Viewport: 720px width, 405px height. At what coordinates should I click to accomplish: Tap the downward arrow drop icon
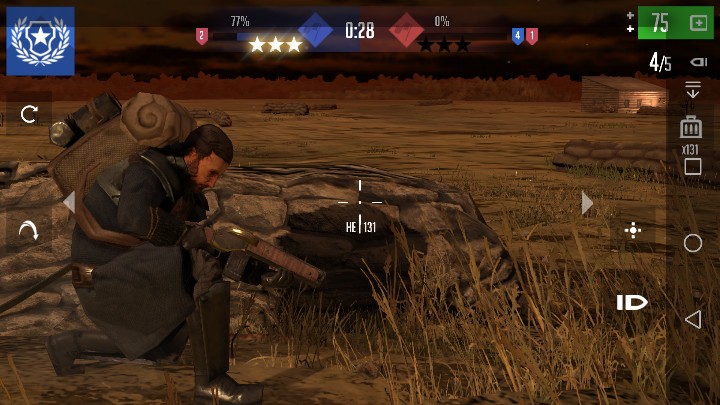pos(691,91)
